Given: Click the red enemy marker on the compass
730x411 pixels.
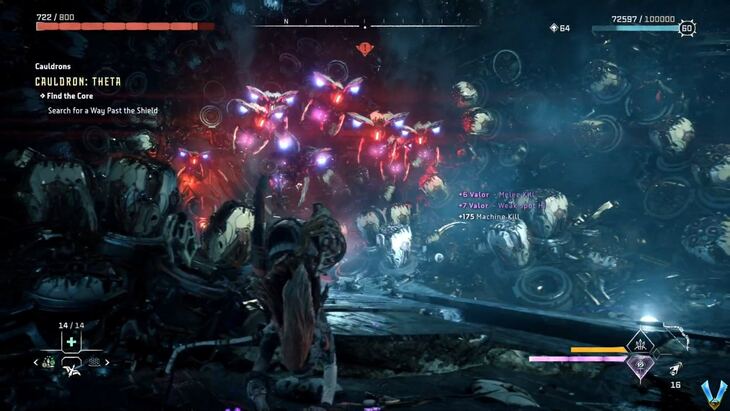Looking at the screenshot, I should coord(365,47).
